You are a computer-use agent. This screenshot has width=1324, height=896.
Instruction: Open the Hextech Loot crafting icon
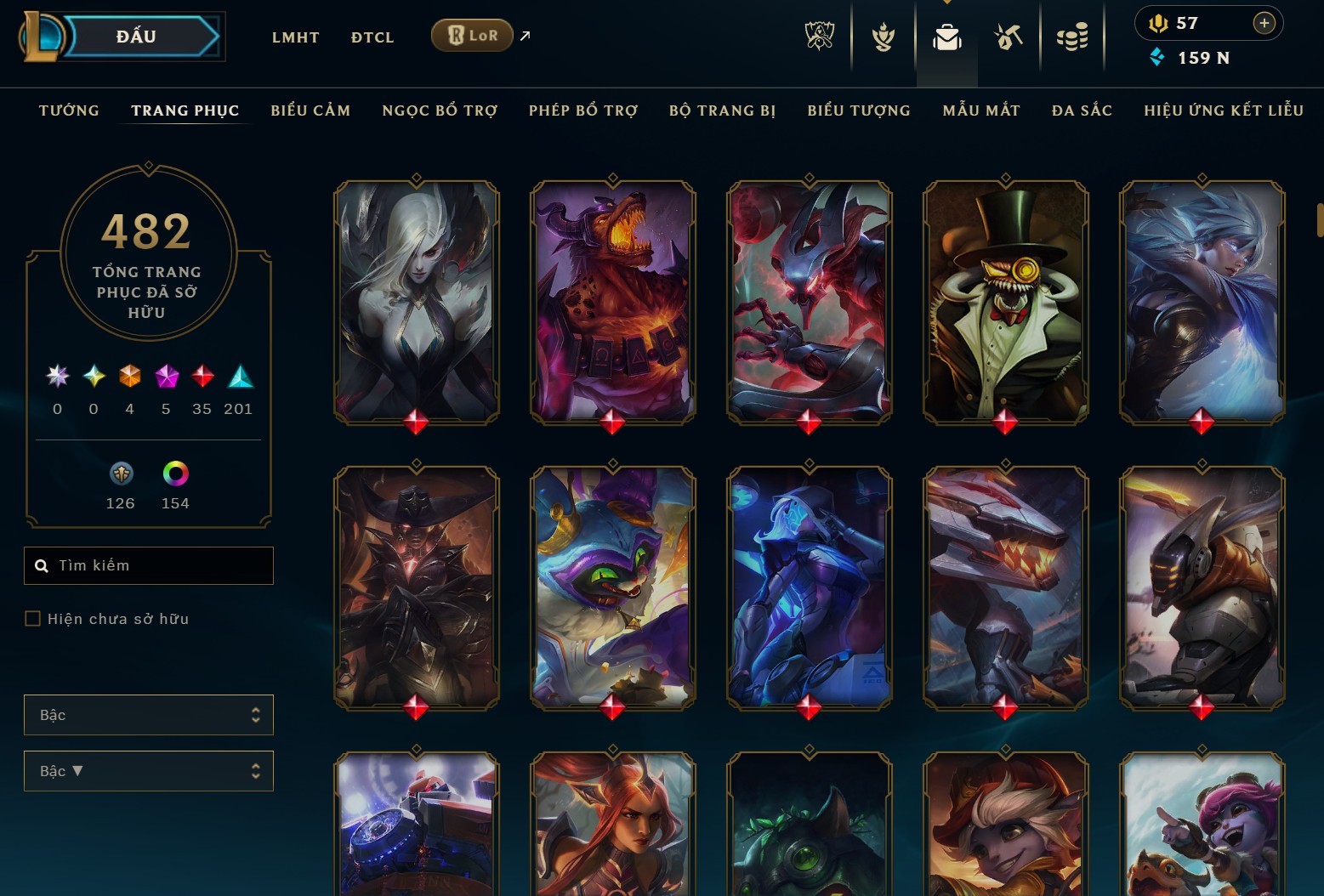[x=1009, y=36]
